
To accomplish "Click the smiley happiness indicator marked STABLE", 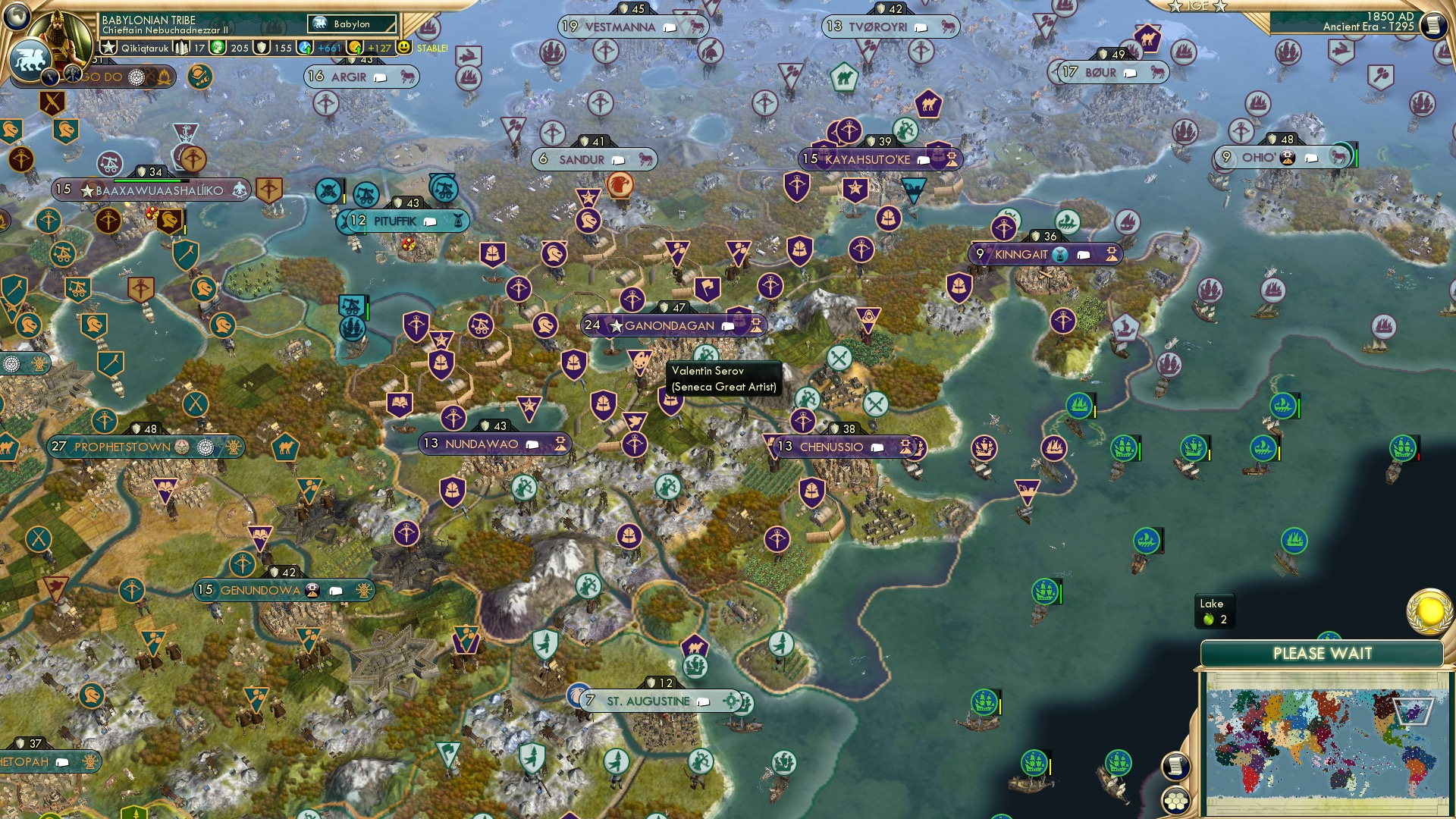I will tap(404, 49).
